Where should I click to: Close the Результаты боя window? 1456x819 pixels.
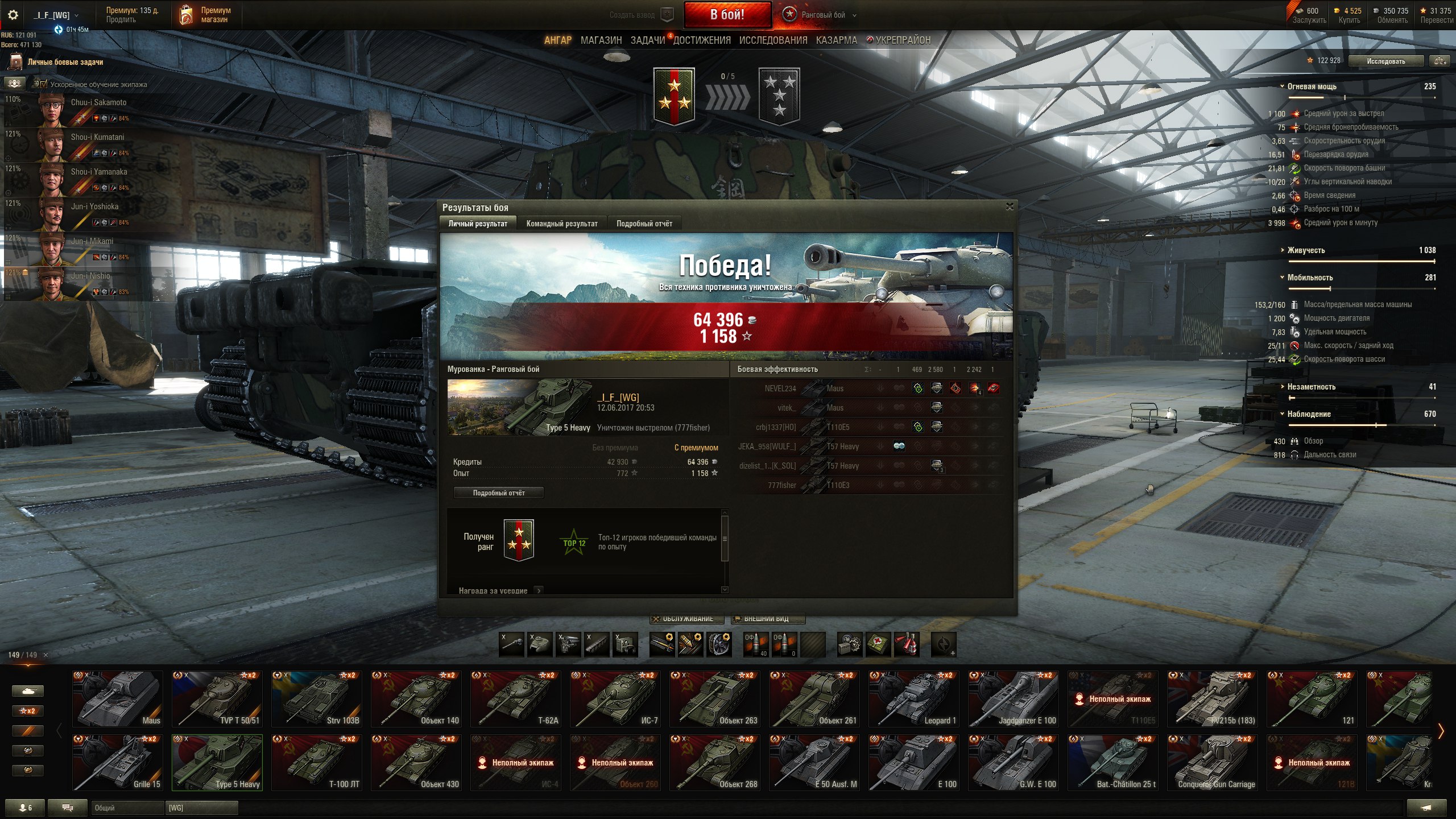tap(1010, 207)
